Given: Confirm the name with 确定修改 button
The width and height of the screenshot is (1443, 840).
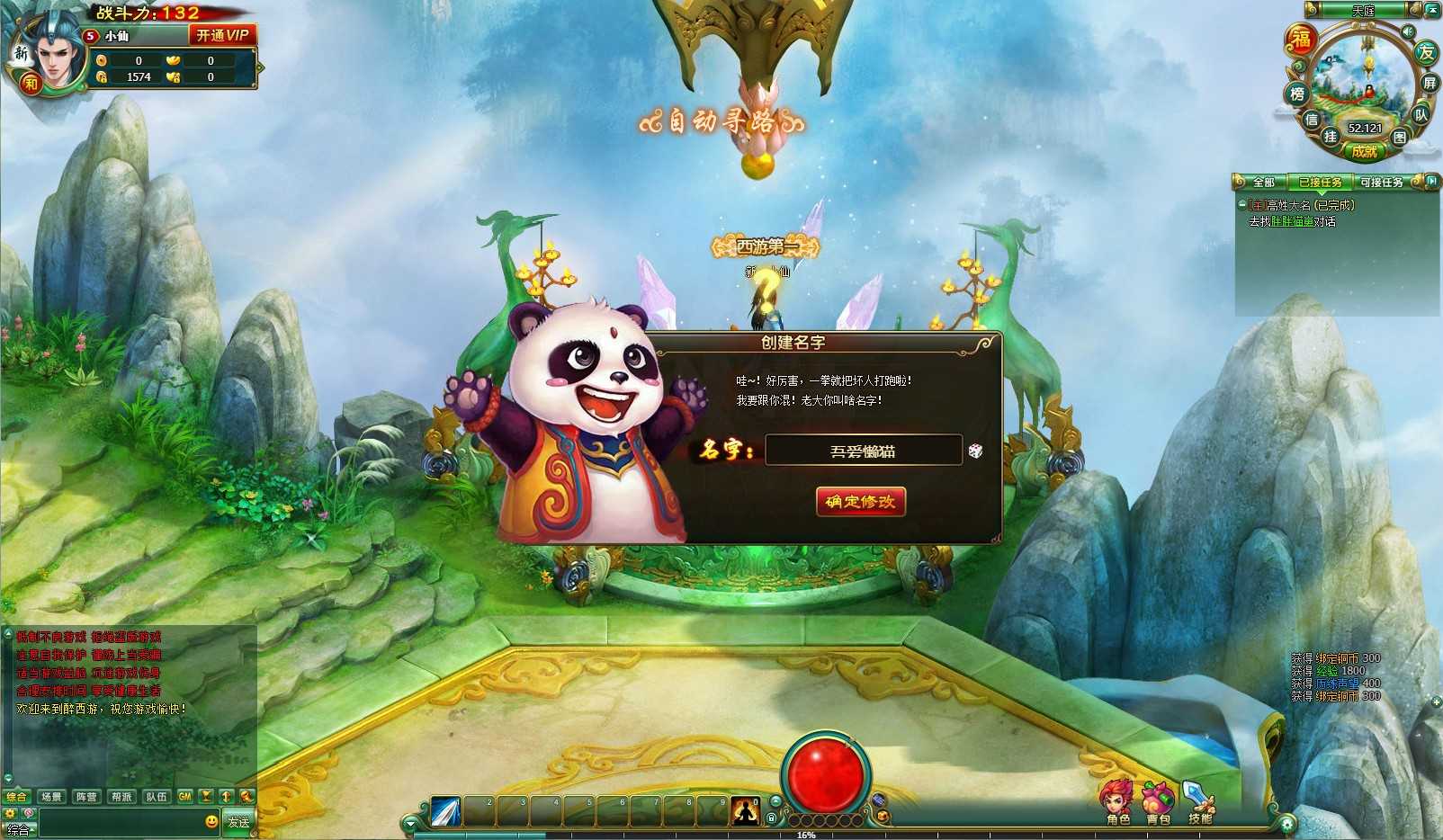Looking at the screenshot, I should coord(860,502).
